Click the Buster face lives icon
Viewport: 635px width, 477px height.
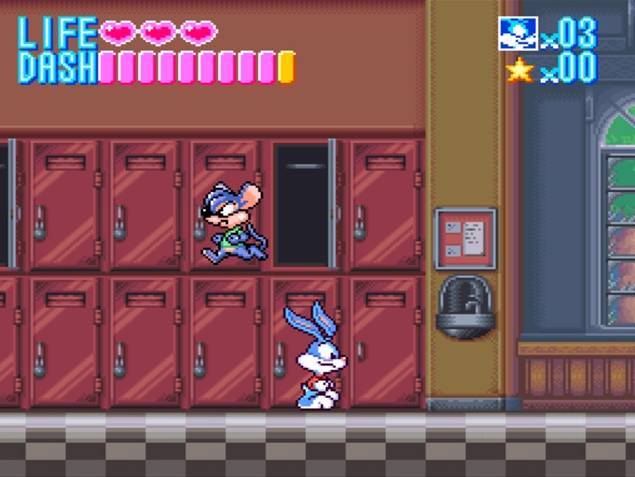click(x=518, y=33)
